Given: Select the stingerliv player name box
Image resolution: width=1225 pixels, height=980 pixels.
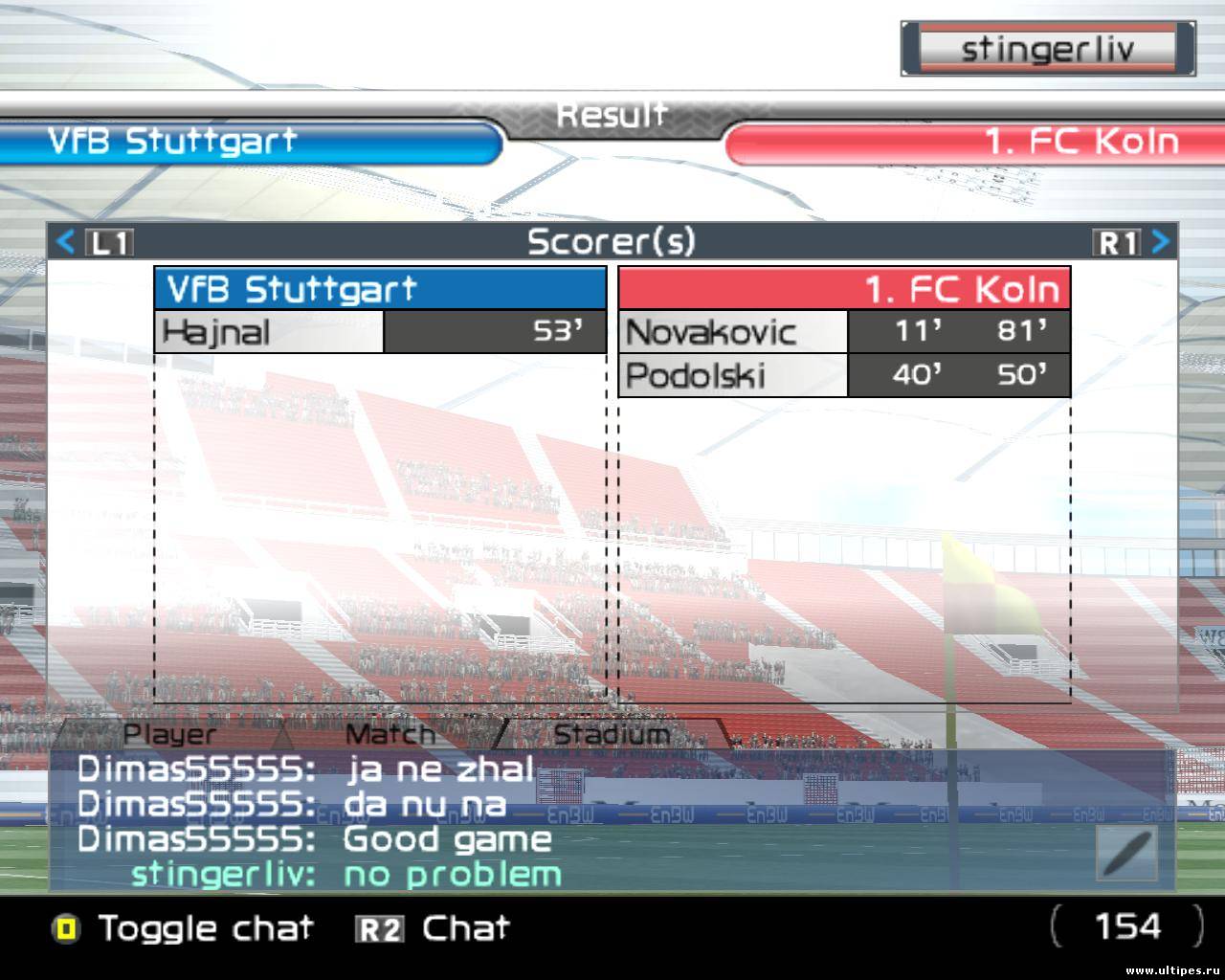Looking at the screenshot, I should coord(1047,49).
